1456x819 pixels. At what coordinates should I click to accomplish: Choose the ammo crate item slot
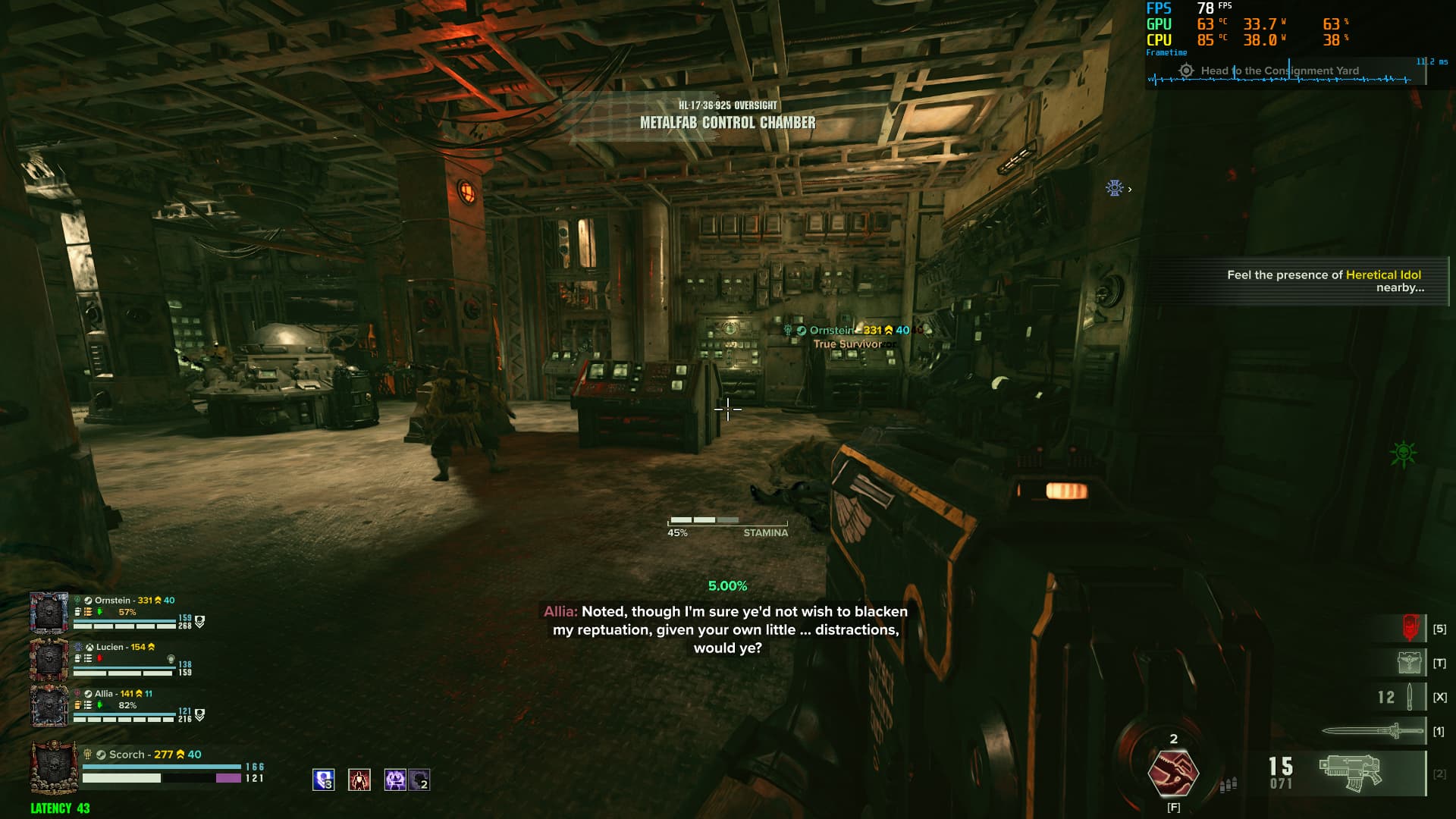point(1409,663)
